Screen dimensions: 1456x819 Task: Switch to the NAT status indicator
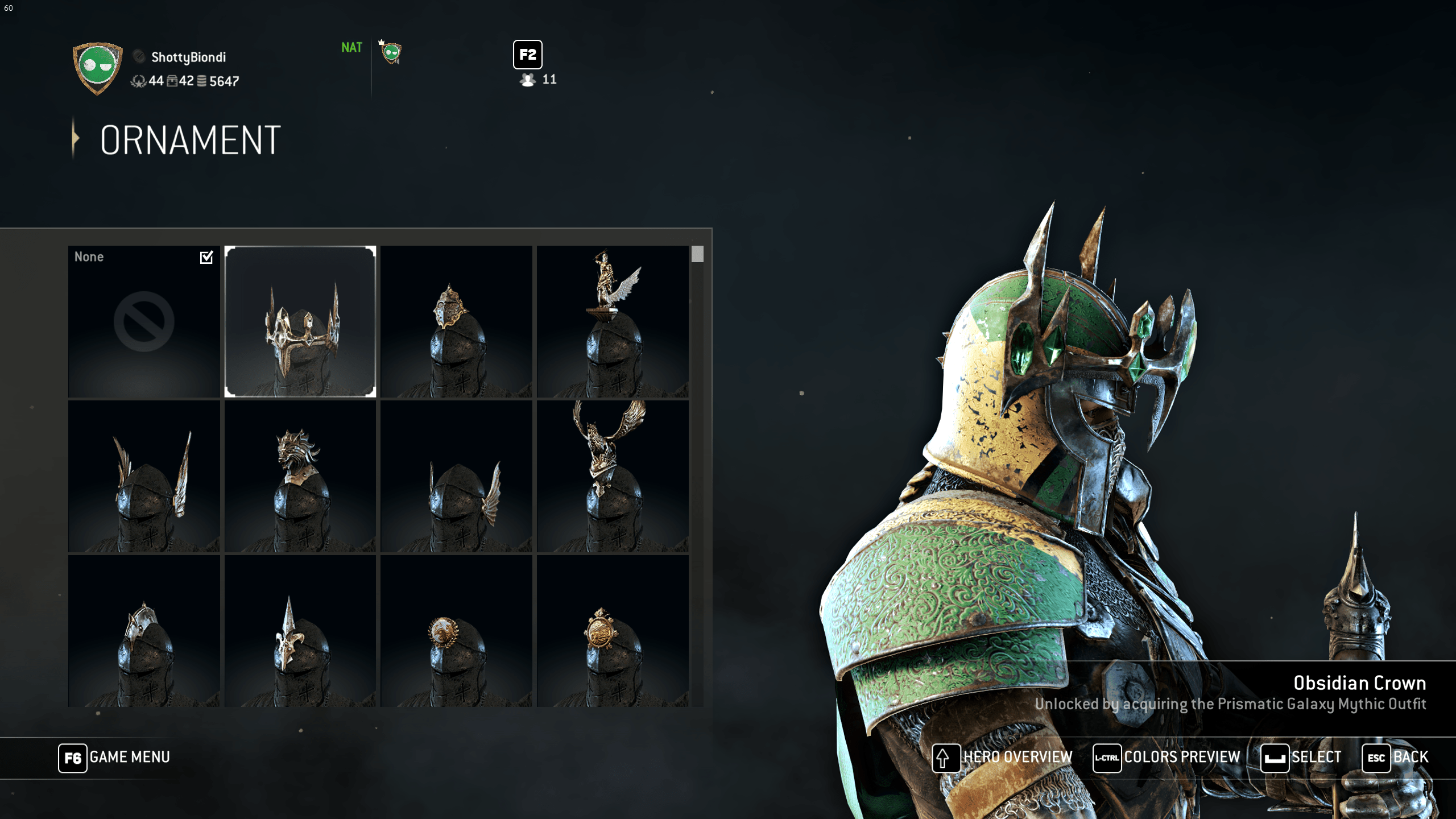tap(351, 48)
